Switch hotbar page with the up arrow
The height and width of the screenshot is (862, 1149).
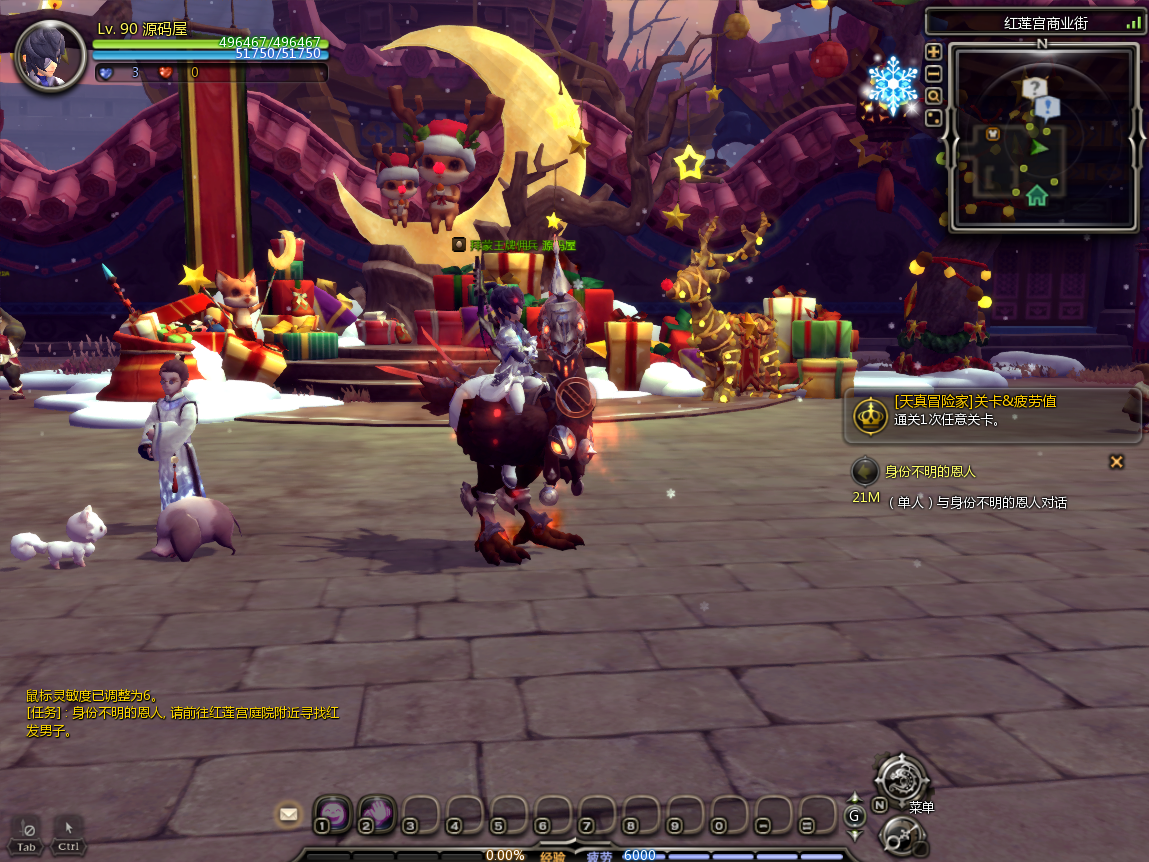[855, 799]
